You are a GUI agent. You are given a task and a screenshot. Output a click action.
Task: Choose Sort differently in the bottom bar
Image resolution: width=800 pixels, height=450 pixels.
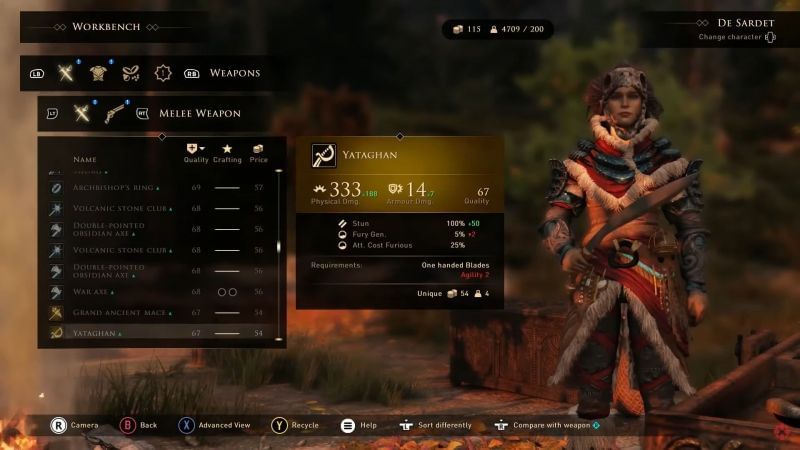(x=436, y=425)
